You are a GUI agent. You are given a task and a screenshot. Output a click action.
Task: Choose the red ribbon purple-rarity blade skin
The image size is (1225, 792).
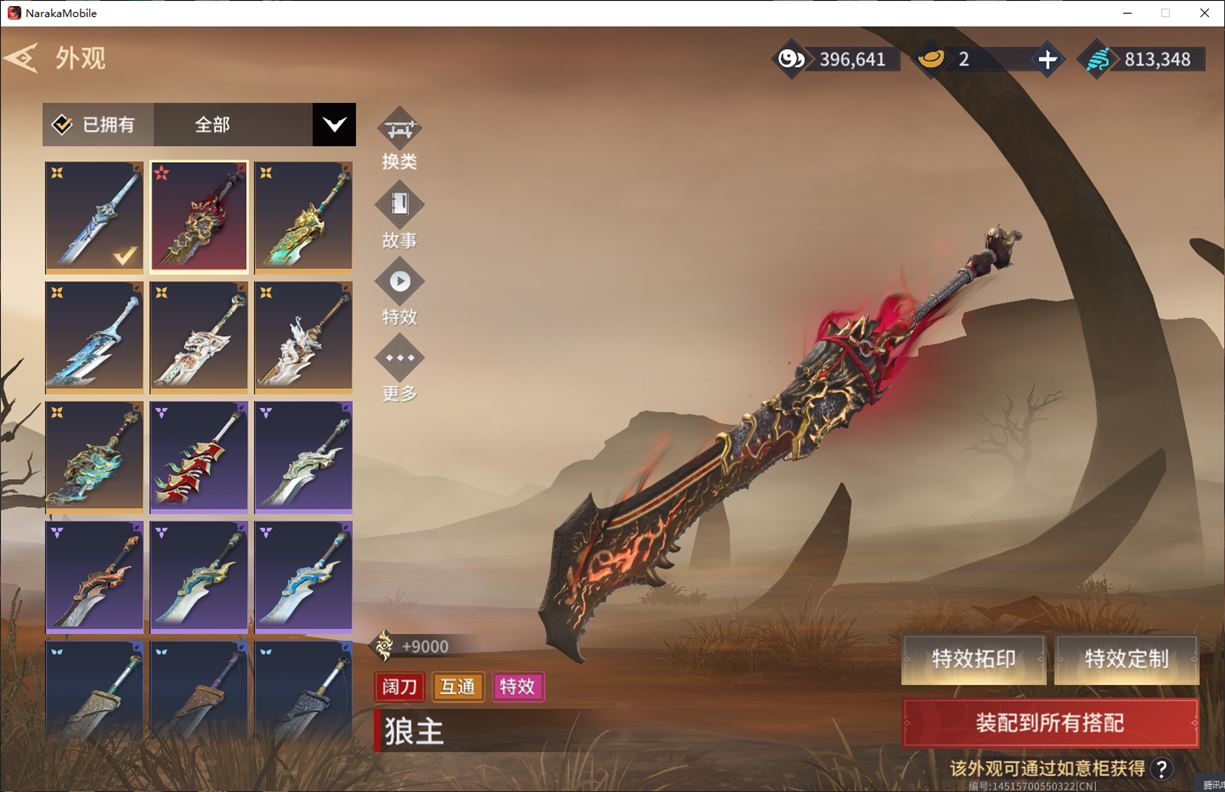pyautogui.click(x=199, y=456)
